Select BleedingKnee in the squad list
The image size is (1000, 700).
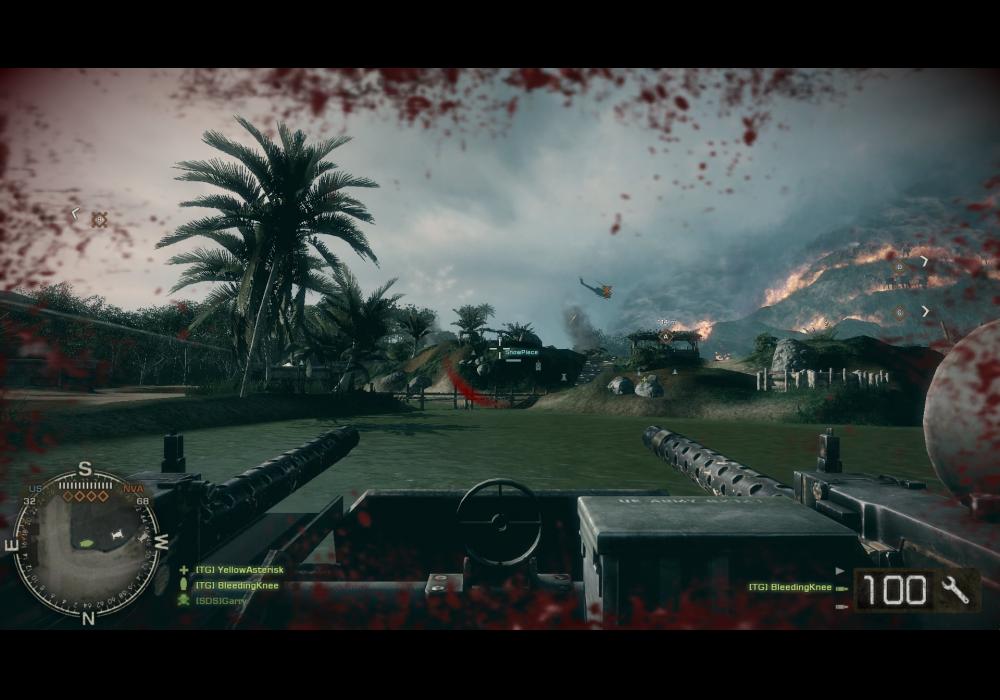(237, 585)
